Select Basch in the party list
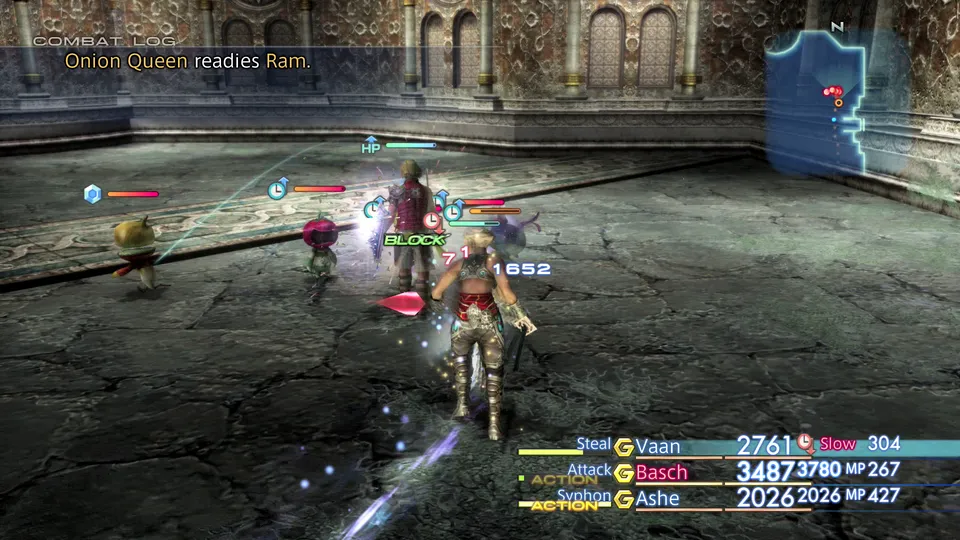The width and height of the screenshot is (960, 540). [662, 472]
